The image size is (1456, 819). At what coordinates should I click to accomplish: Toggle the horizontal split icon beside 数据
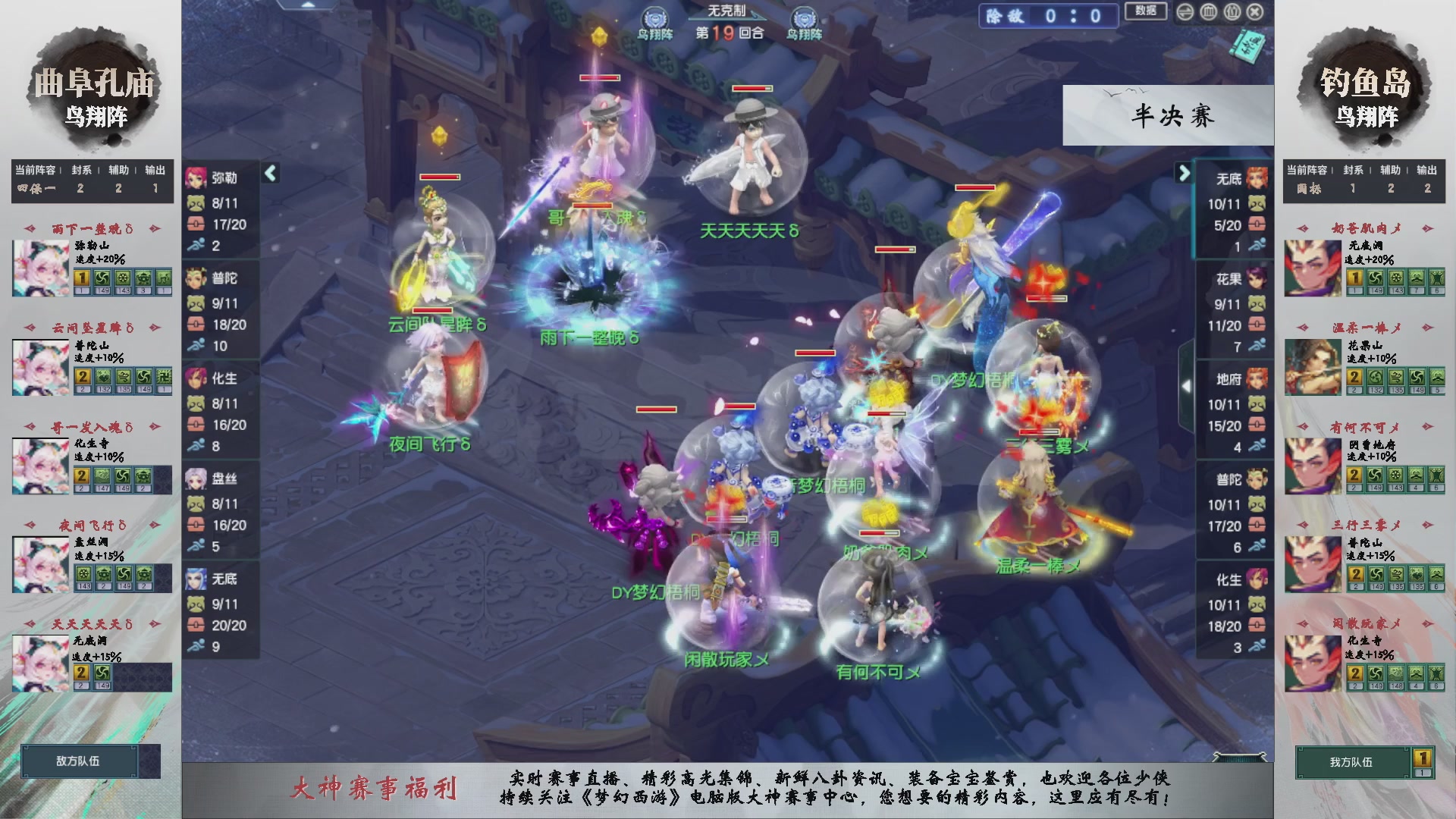1186,12
